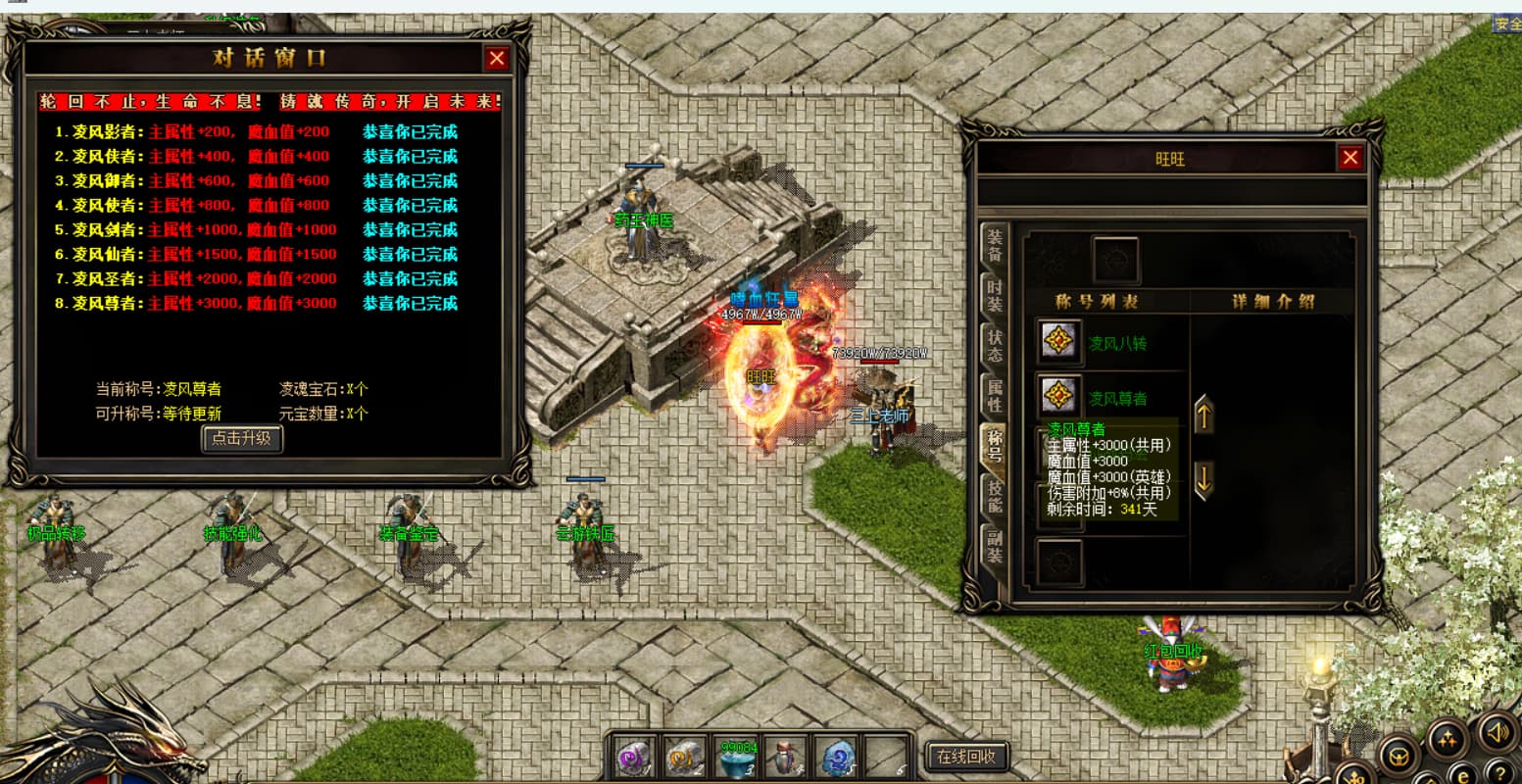Click the 点击升级 upgrade button
The image size is (1522, 784).
242,438
